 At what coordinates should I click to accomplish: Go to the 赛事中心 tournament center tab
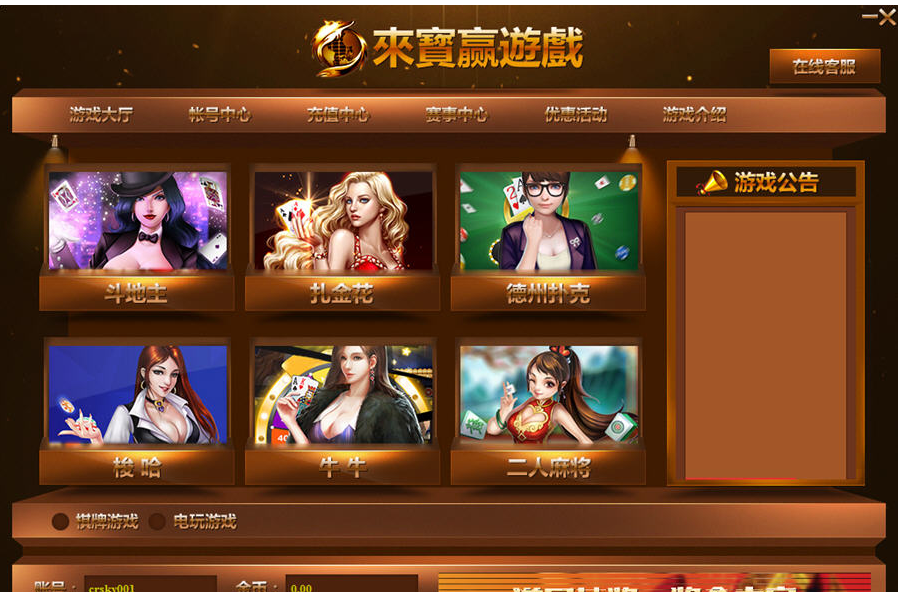tap(456, 114)
